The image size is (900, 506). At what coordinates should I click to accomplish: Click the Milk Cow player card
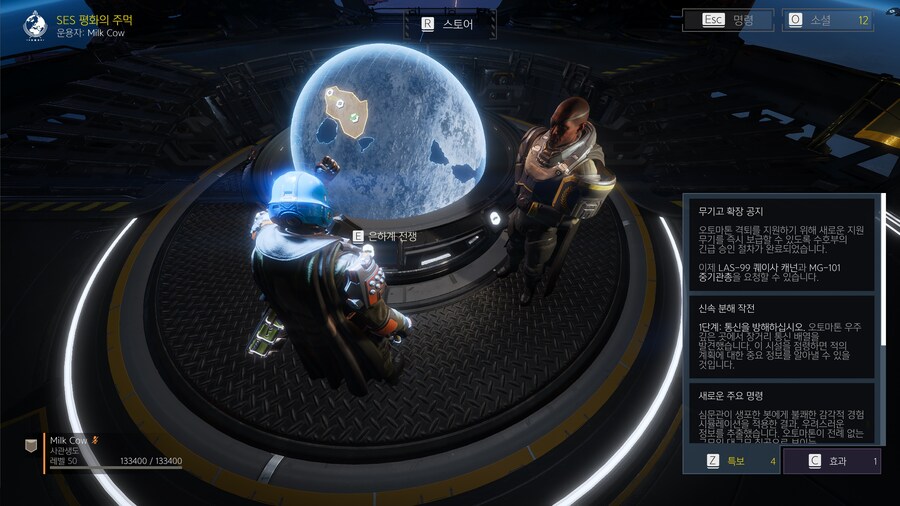[104, 449]
